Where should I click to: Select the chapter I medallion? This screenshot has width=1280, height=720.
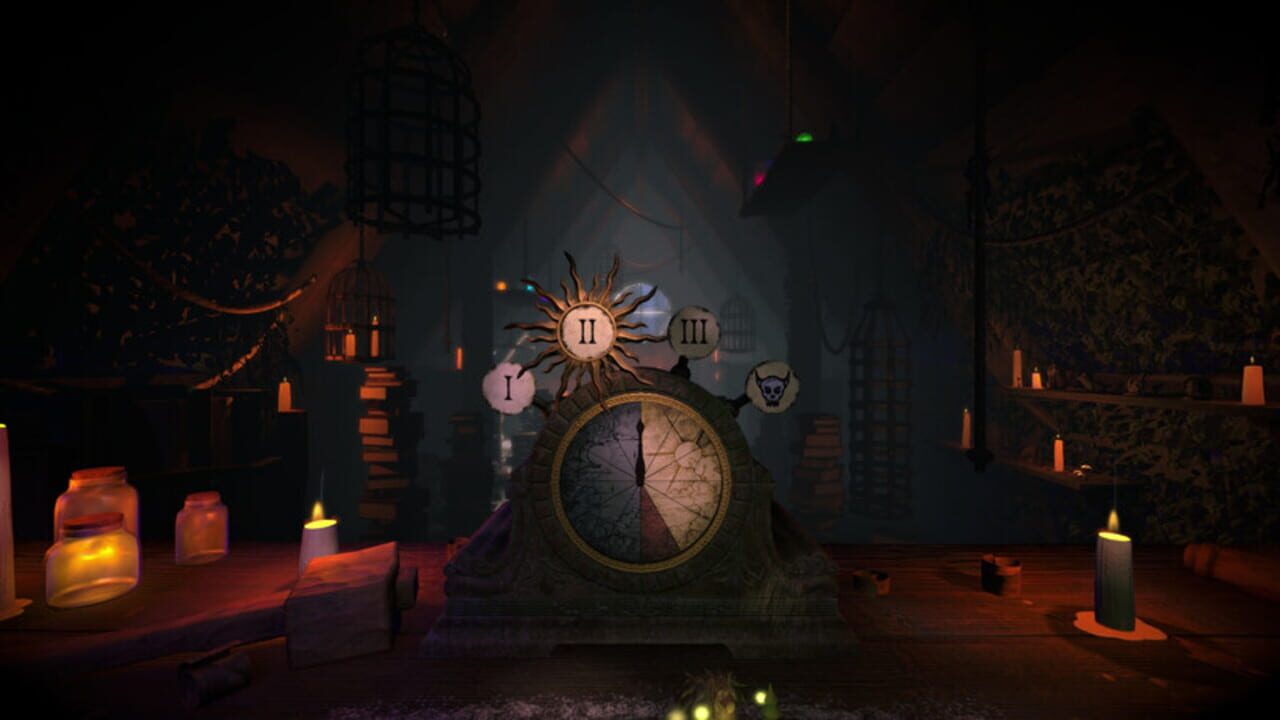pos(508,385)
